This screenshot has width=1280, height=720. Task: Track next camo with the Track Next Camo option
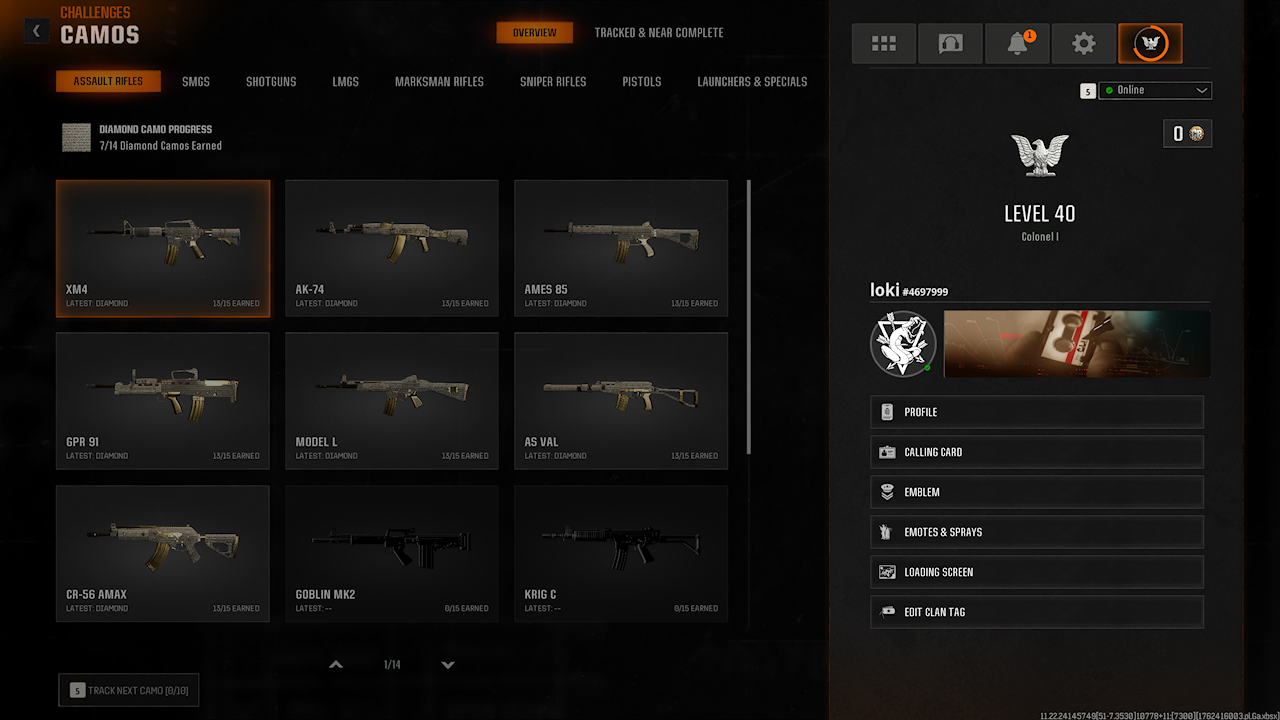point(128,689)
